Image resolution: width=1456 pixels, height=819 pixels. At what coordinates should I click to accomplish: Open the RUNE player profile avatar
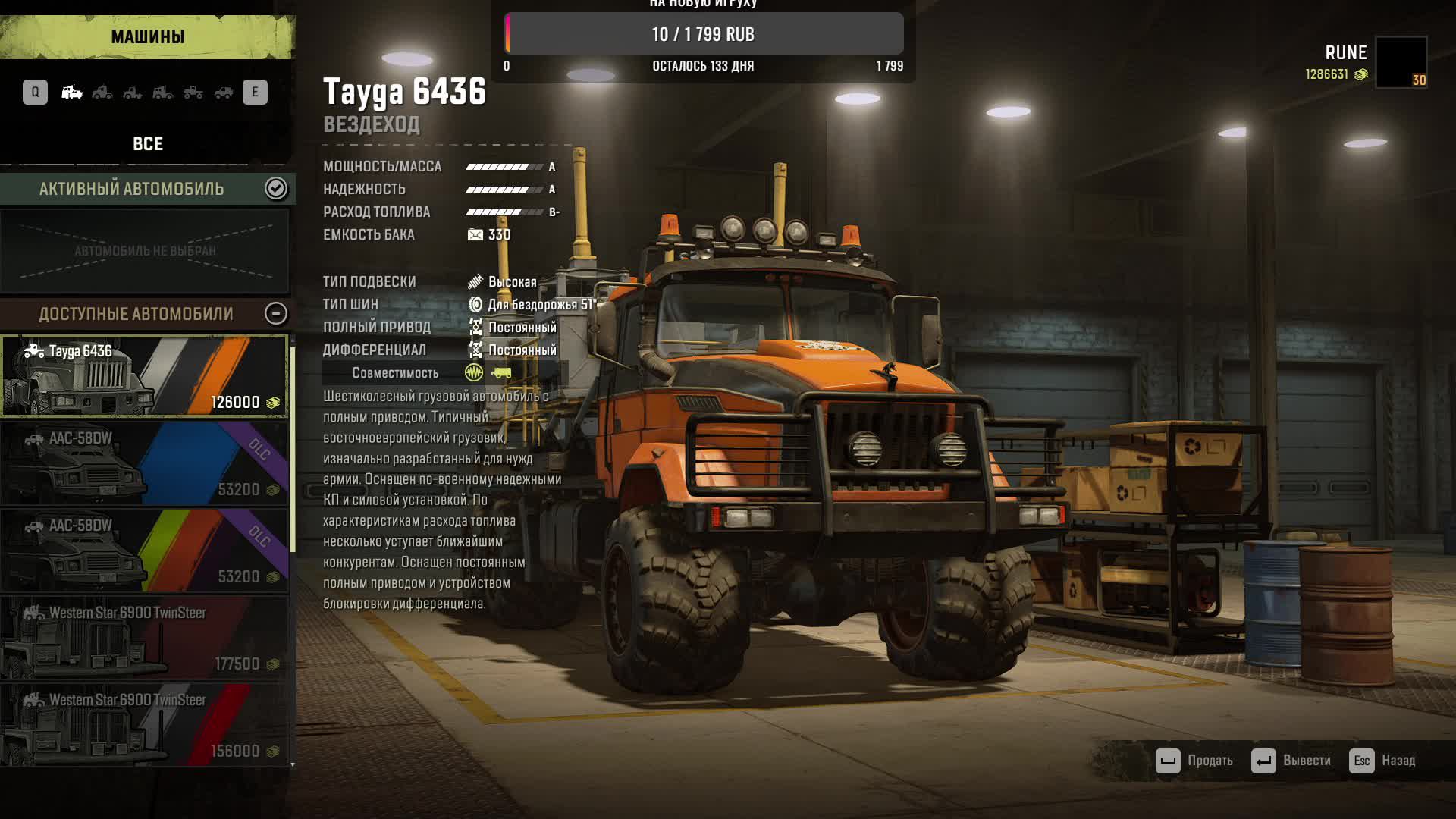[x=1401, y=62]
